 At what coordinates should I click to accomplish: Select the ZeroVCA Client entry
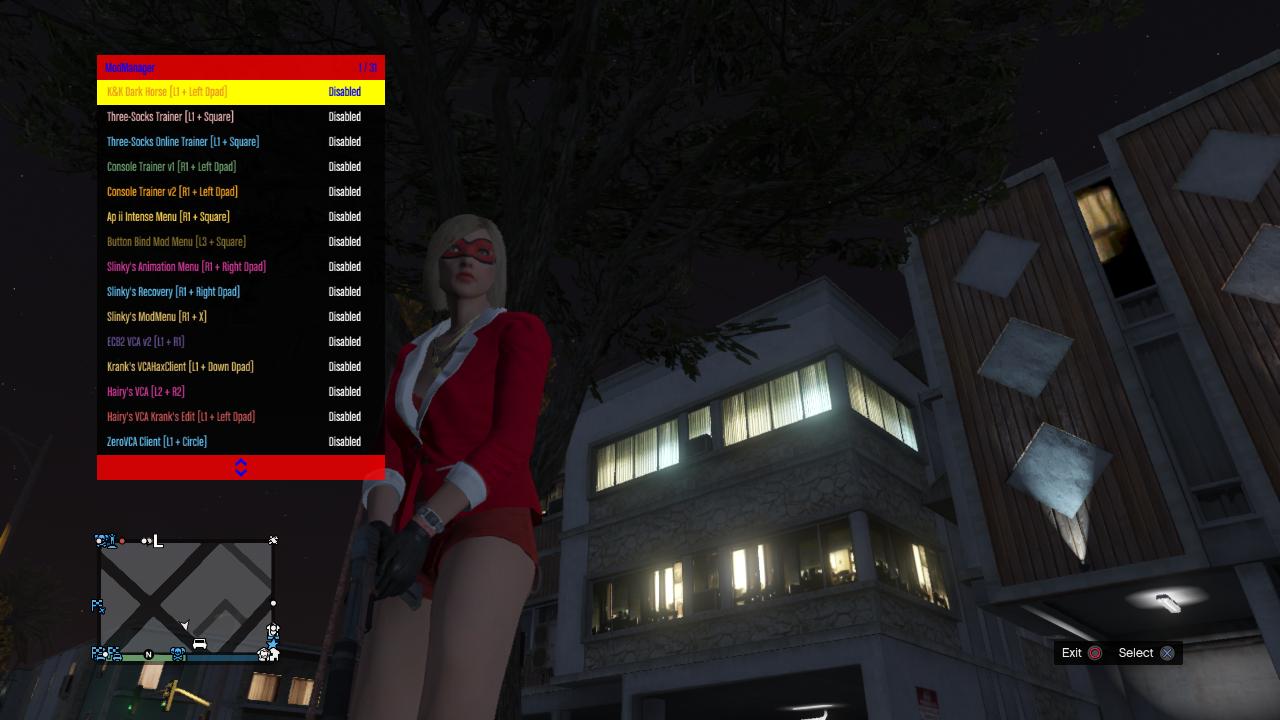[x=157, y=442]
